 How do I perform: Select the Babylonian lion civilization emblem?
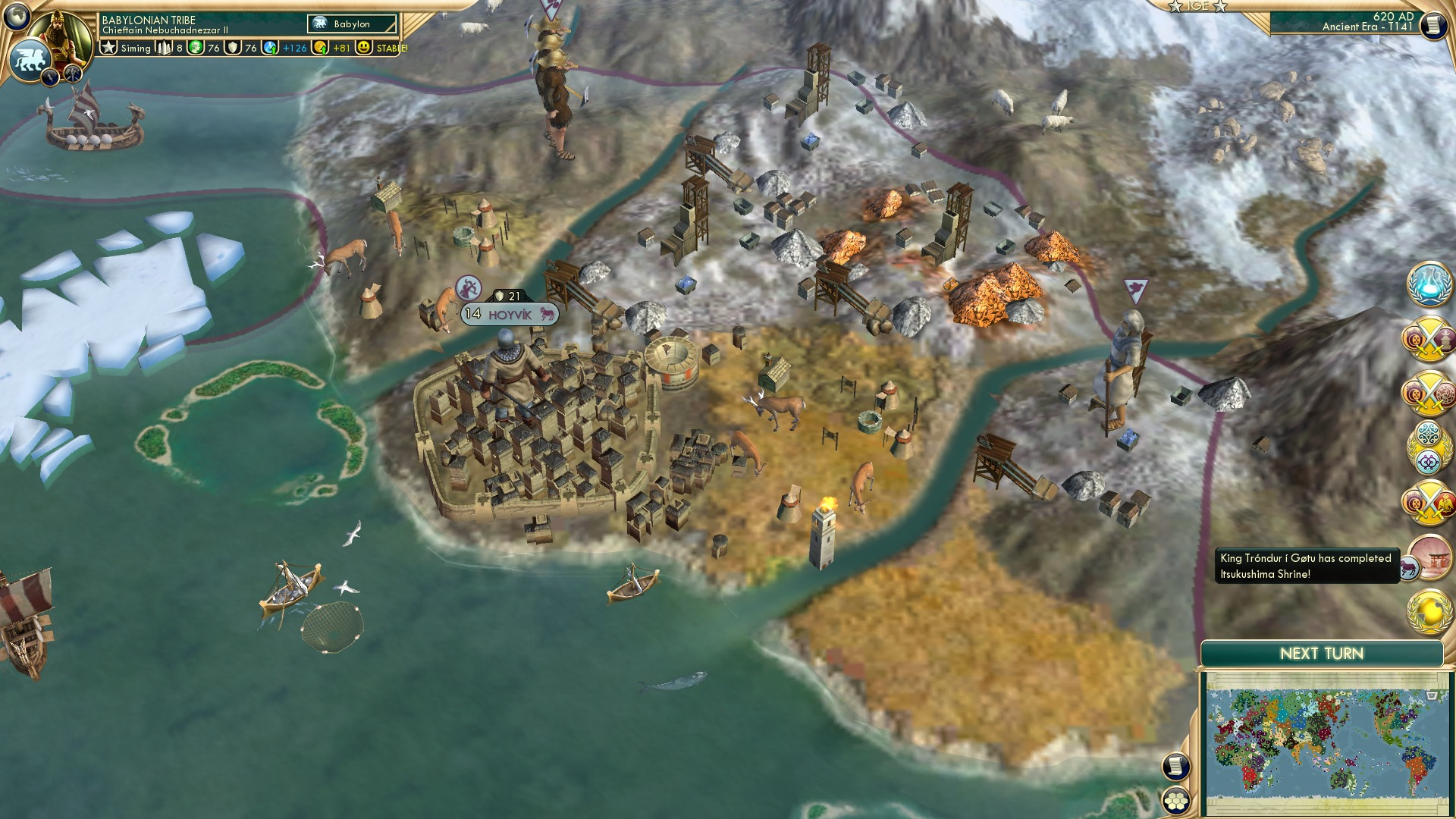32,59
